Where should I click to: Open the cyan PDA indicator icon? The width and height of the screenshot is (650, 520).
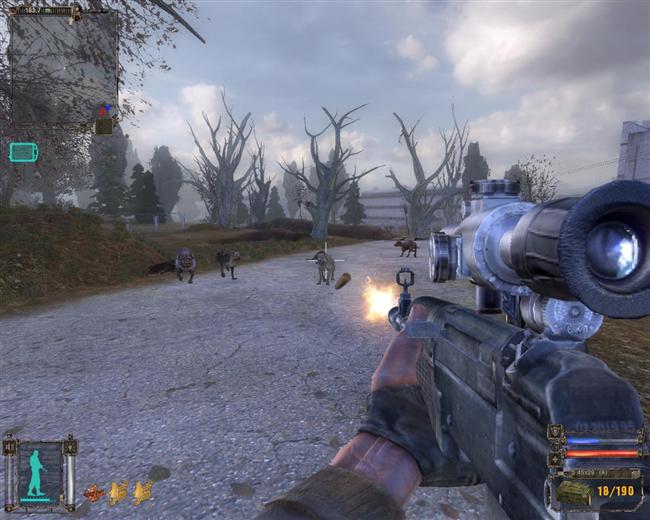pos(23,152)
